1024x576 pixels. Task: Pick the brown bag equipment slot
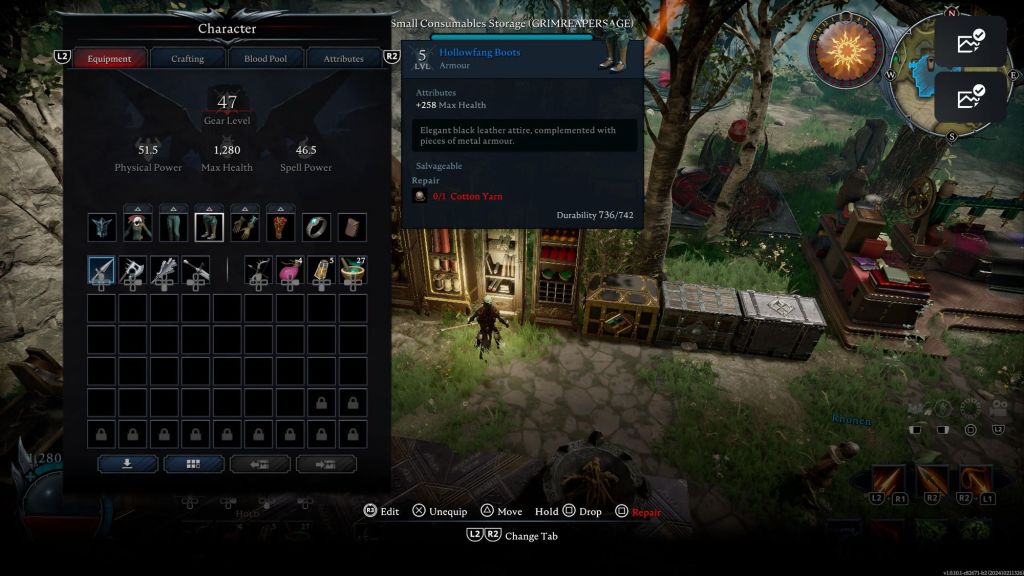(352, 227)
